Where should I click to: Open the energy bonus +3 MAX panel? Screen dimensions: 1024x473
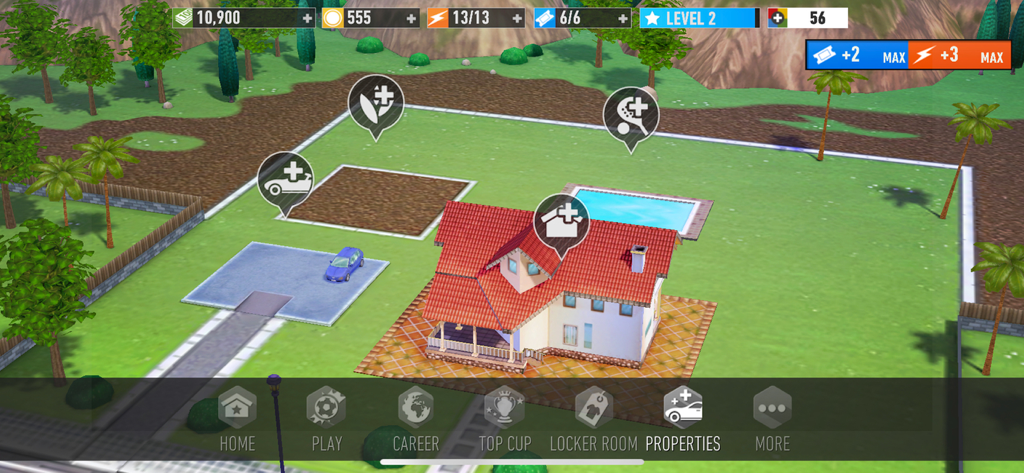click(x=958, y=55)
